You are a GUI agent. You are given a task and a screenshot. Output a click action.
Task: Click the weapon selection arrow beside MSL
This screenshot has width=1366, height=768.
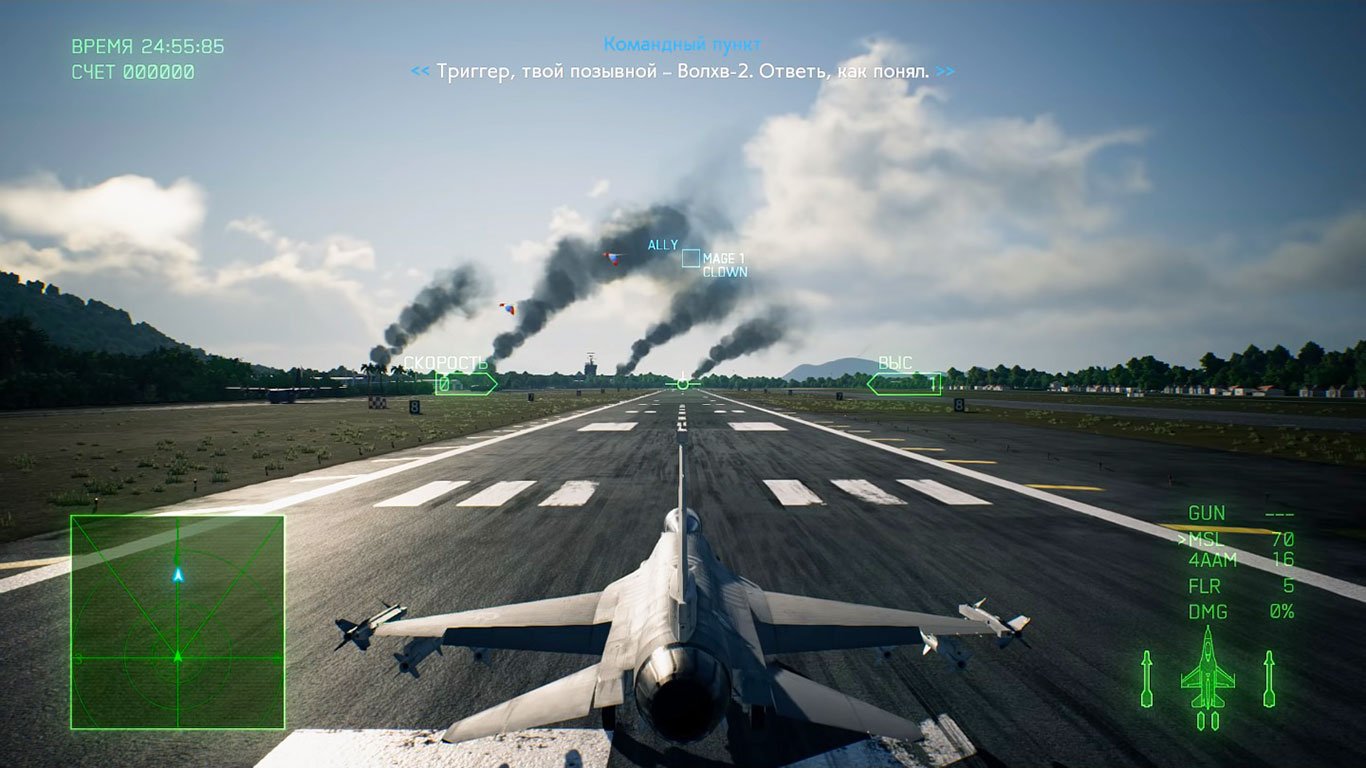point(1183,539)
